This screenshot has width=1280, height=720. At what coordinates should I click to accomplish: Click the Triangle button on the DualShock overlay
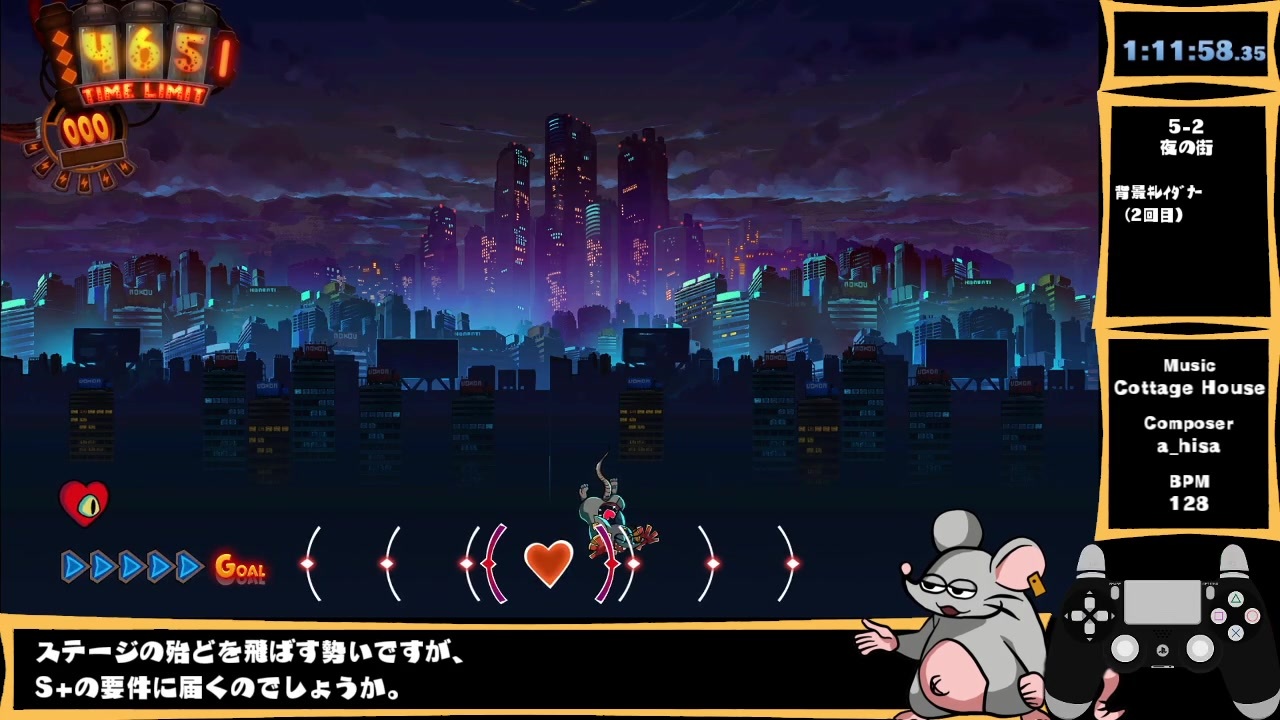[1236, 599]
